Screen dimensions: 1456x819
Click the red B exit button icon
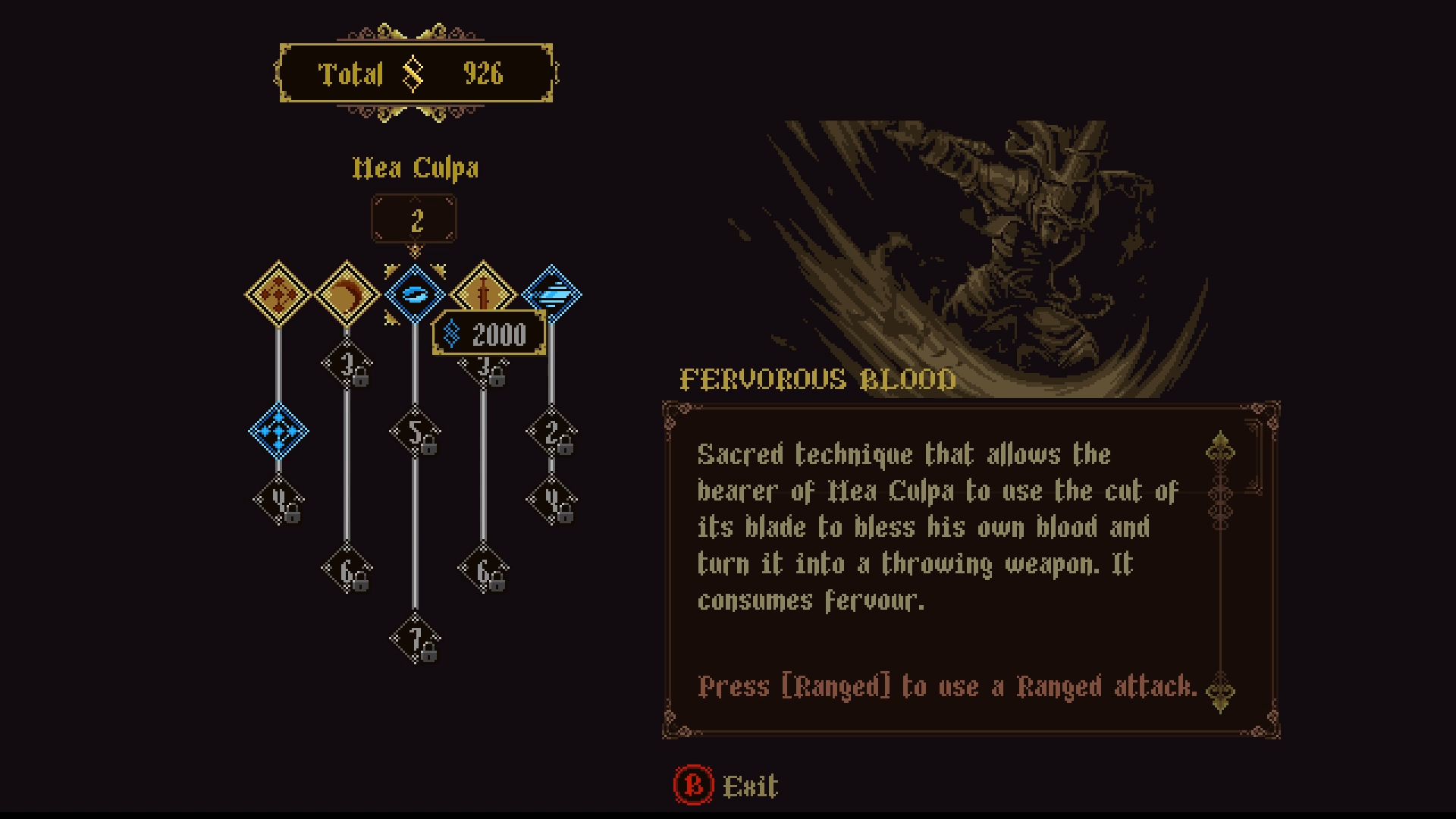tap(695, 786)
